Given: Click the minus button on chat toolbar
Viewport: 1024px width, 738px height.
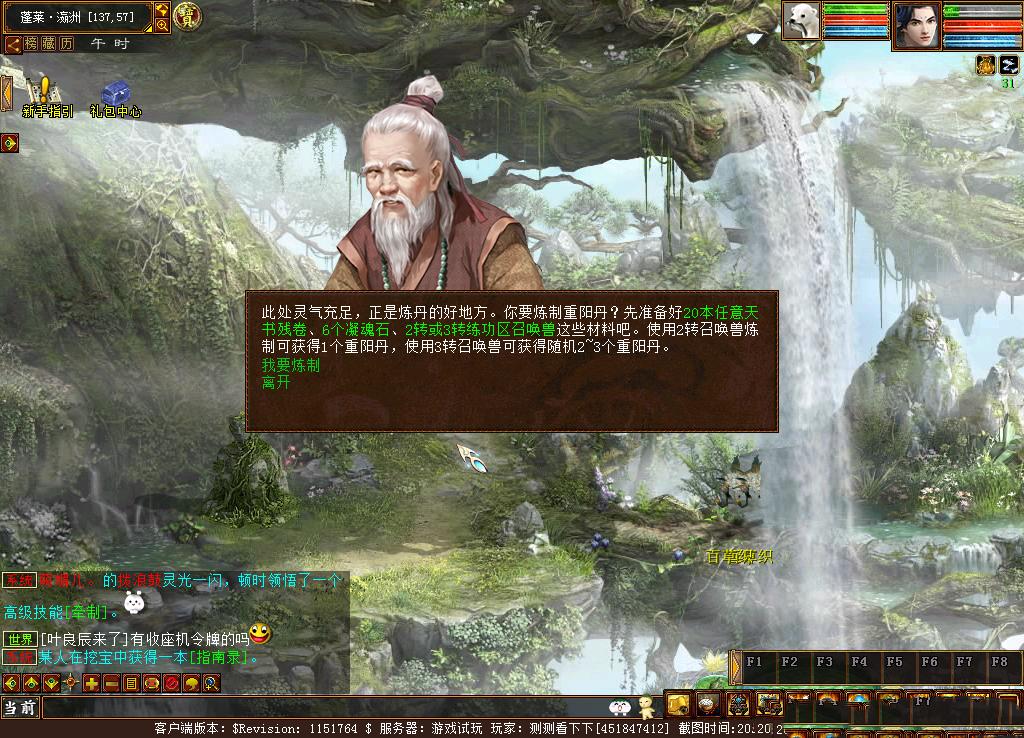Looking at the screenshot, I should pos(111,684).
